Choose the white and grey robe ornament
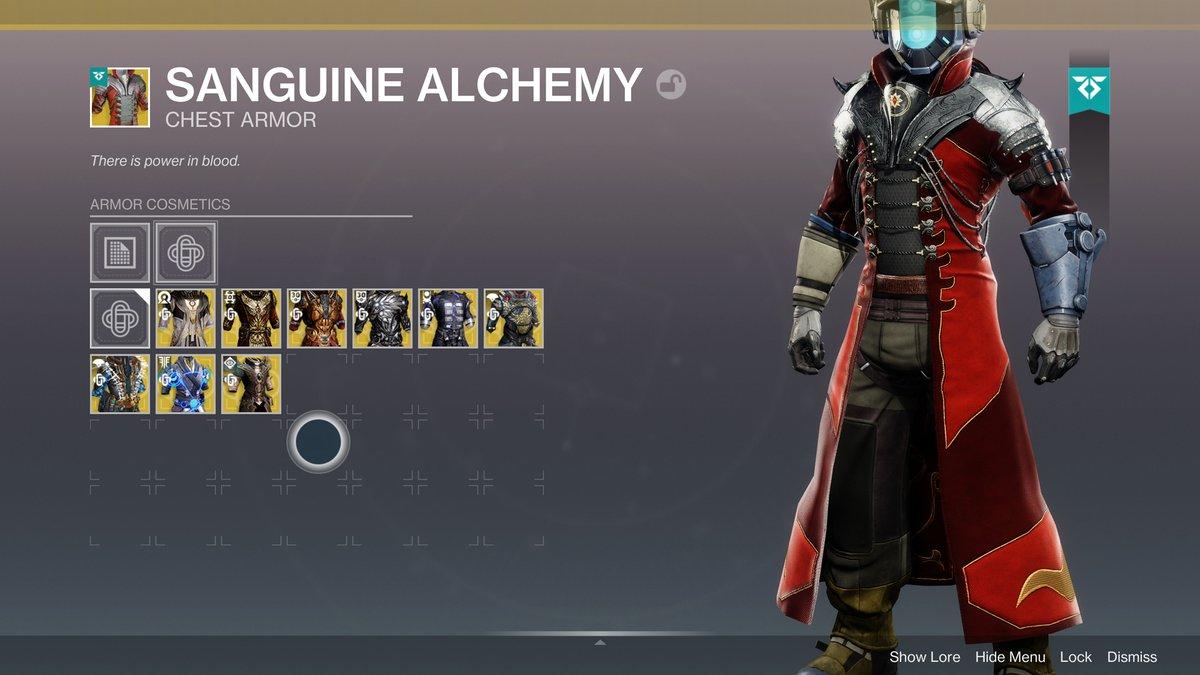The image size is (1200, 675). [x=186, y=318]
